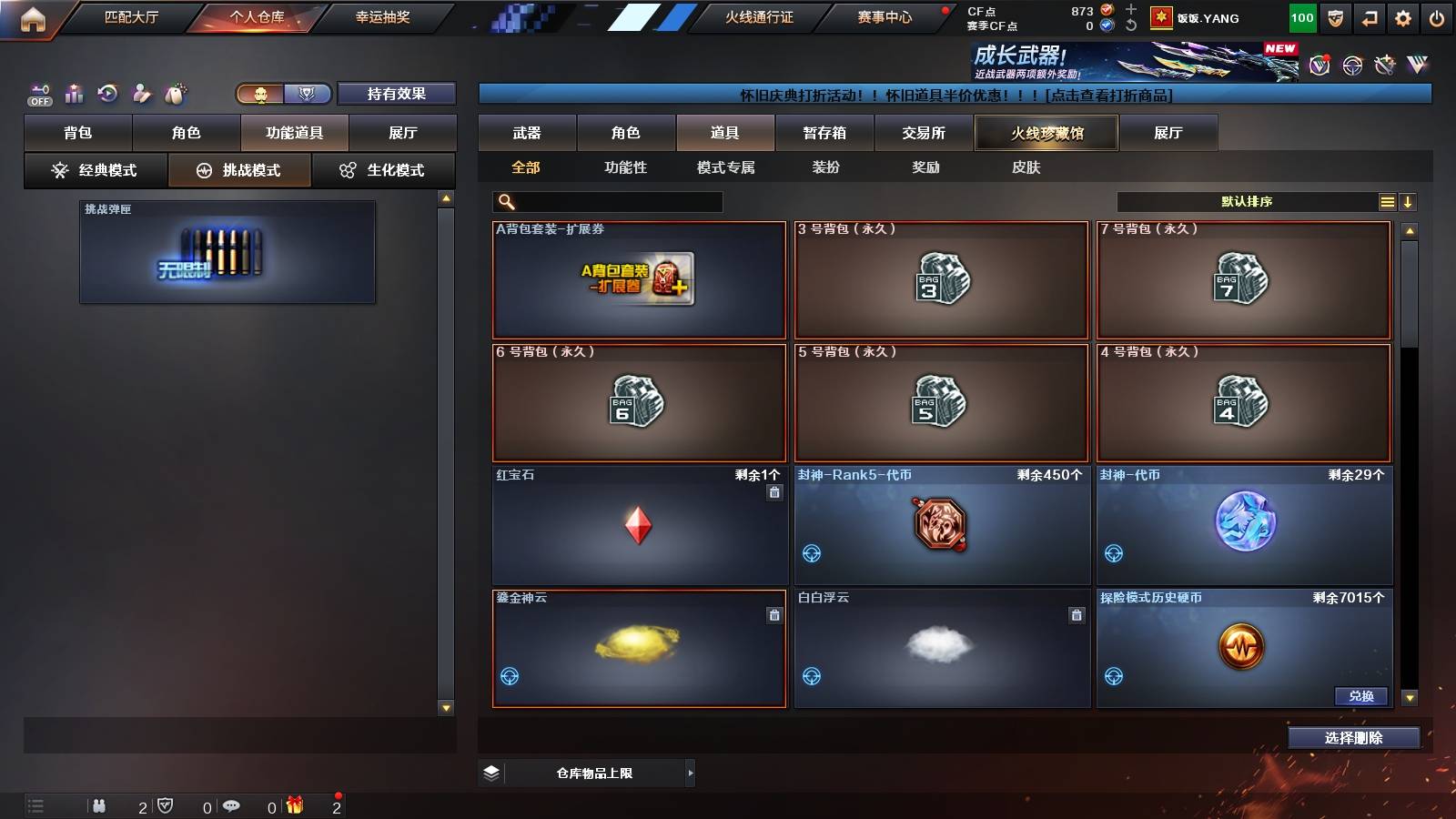Click the character silhouette icon in inventory toolbar
The width and height of the screenshot is (1456, 819).
click(x=143, y=92)
